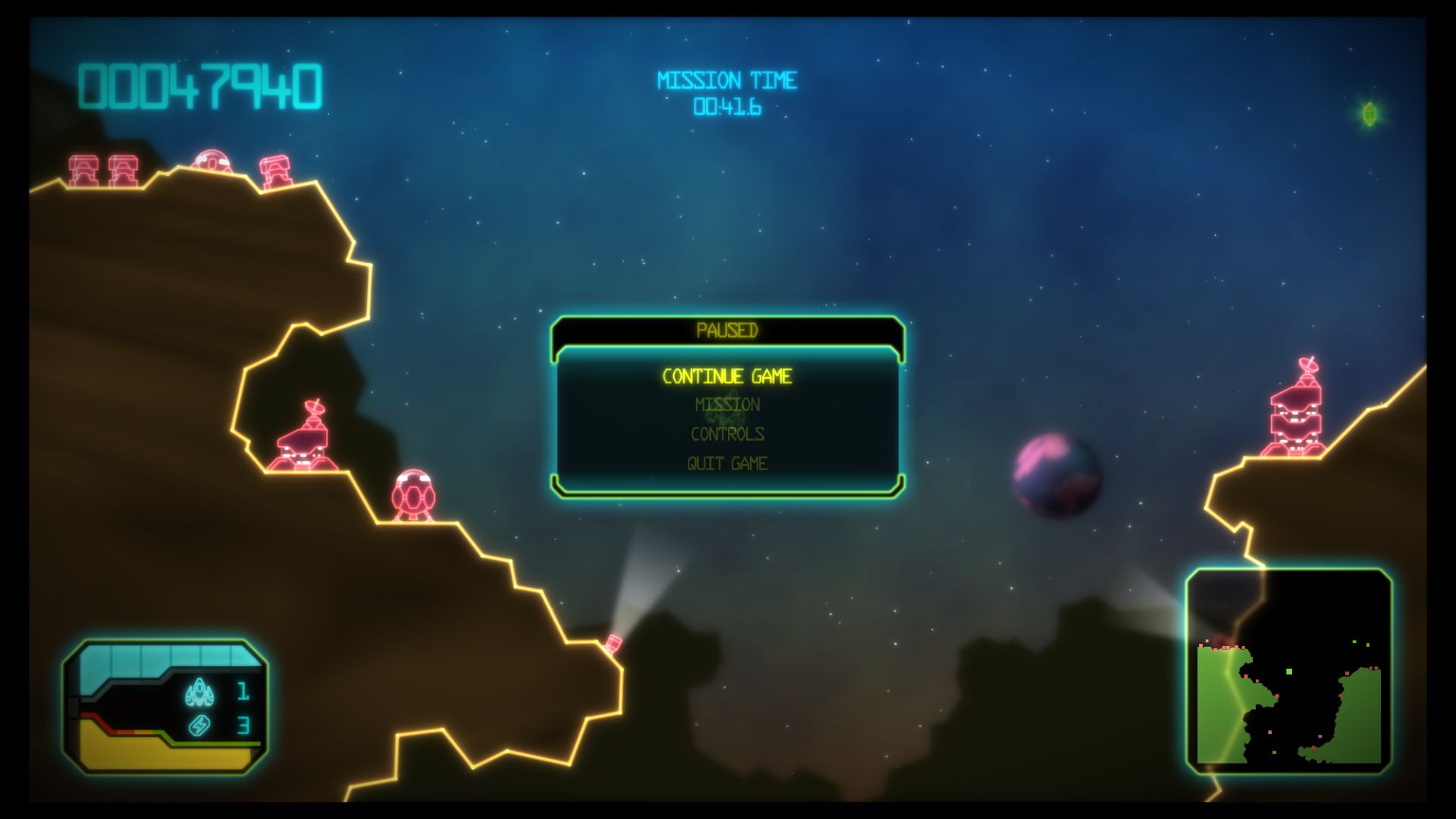Open the Mission entry in pause menu

click(x=726, y=404)
